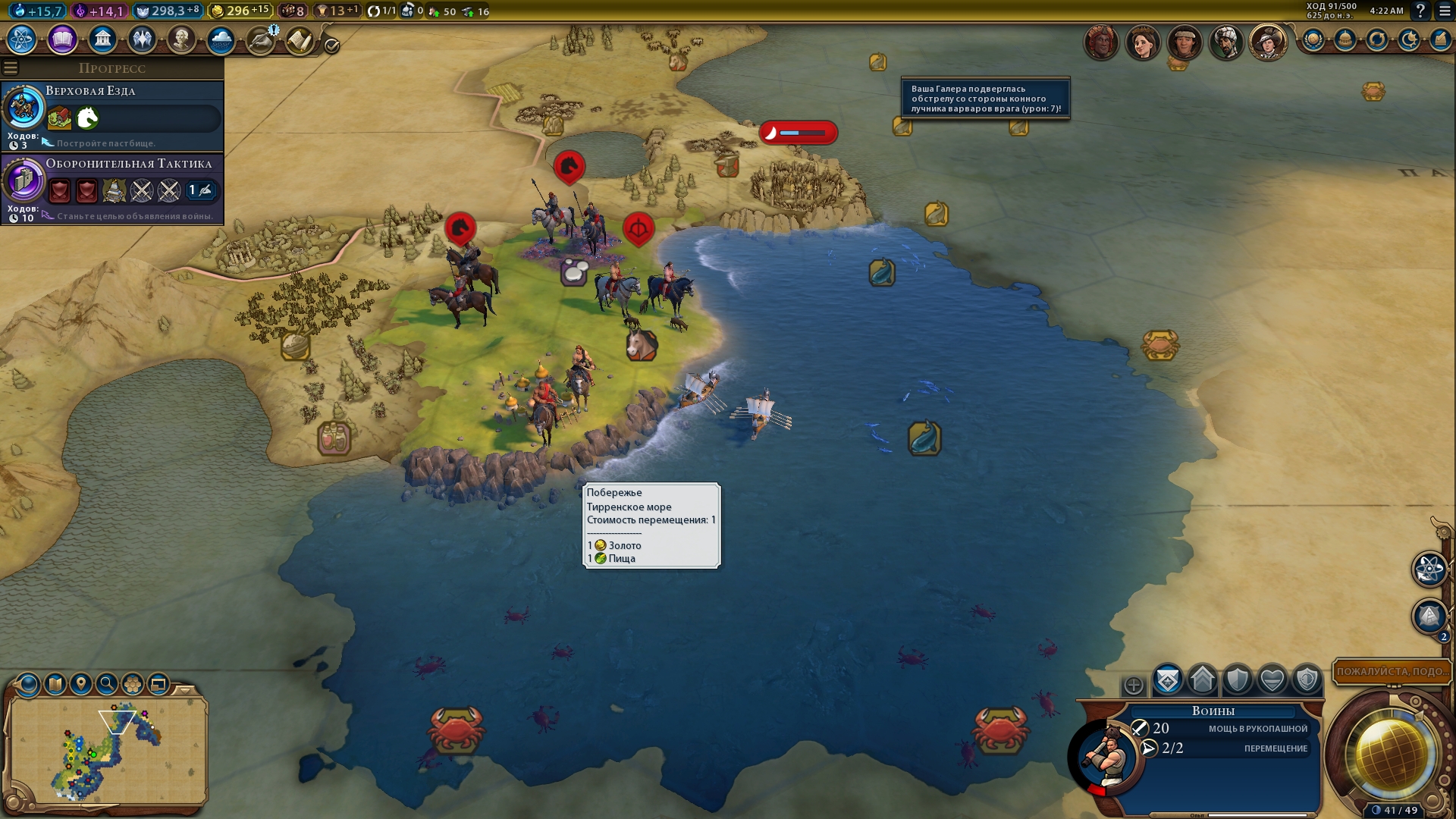Open the government building icon
Viewport: 1456px width, 819px height.
[102, 39]
